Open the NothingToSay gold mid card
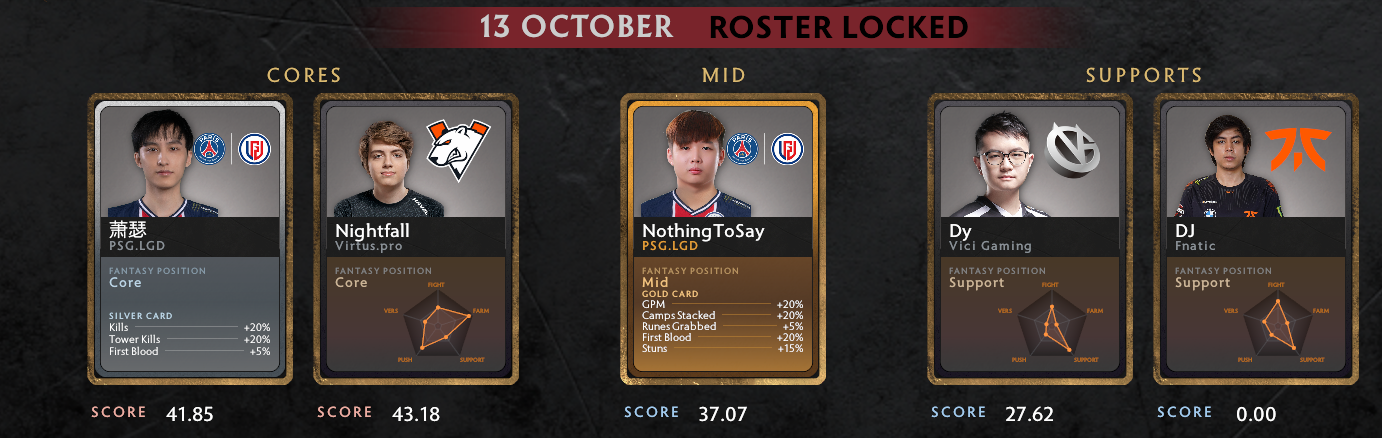 coord(722,239)
